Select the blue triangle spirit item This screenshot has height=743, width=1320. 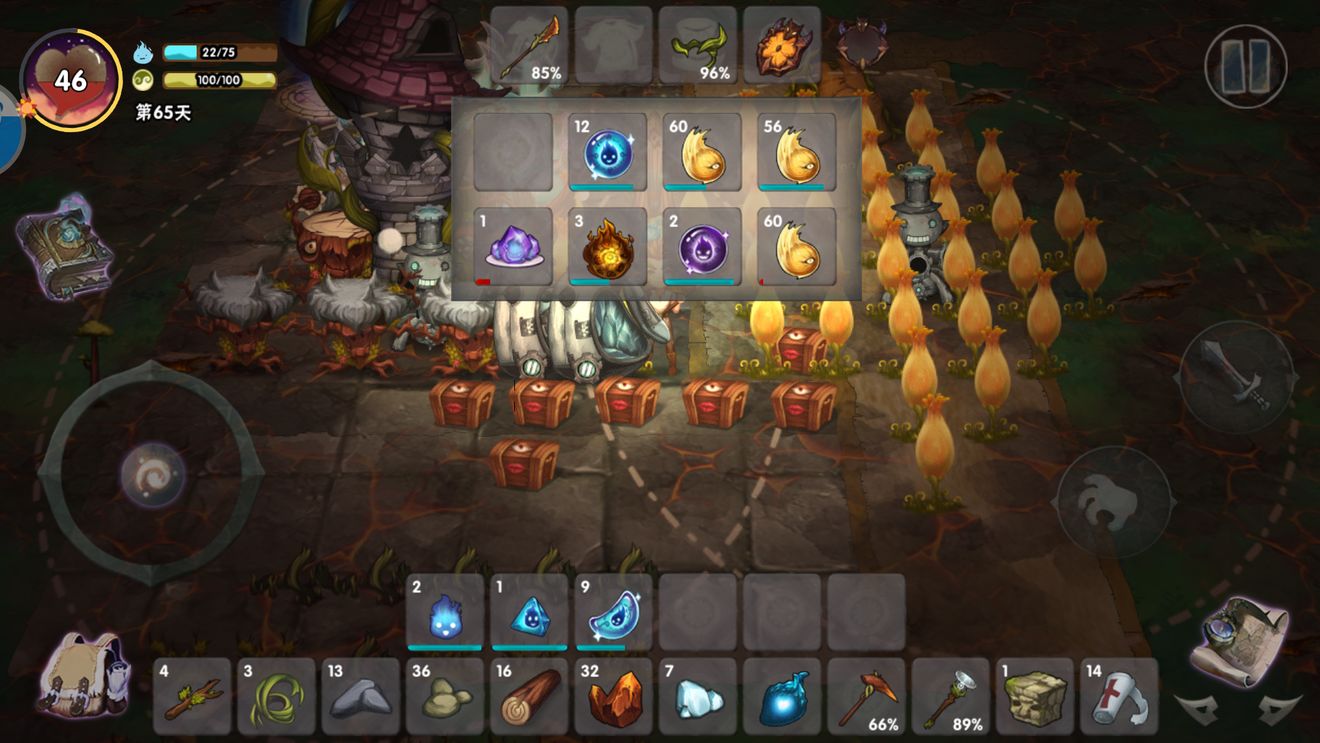(529, 612)
